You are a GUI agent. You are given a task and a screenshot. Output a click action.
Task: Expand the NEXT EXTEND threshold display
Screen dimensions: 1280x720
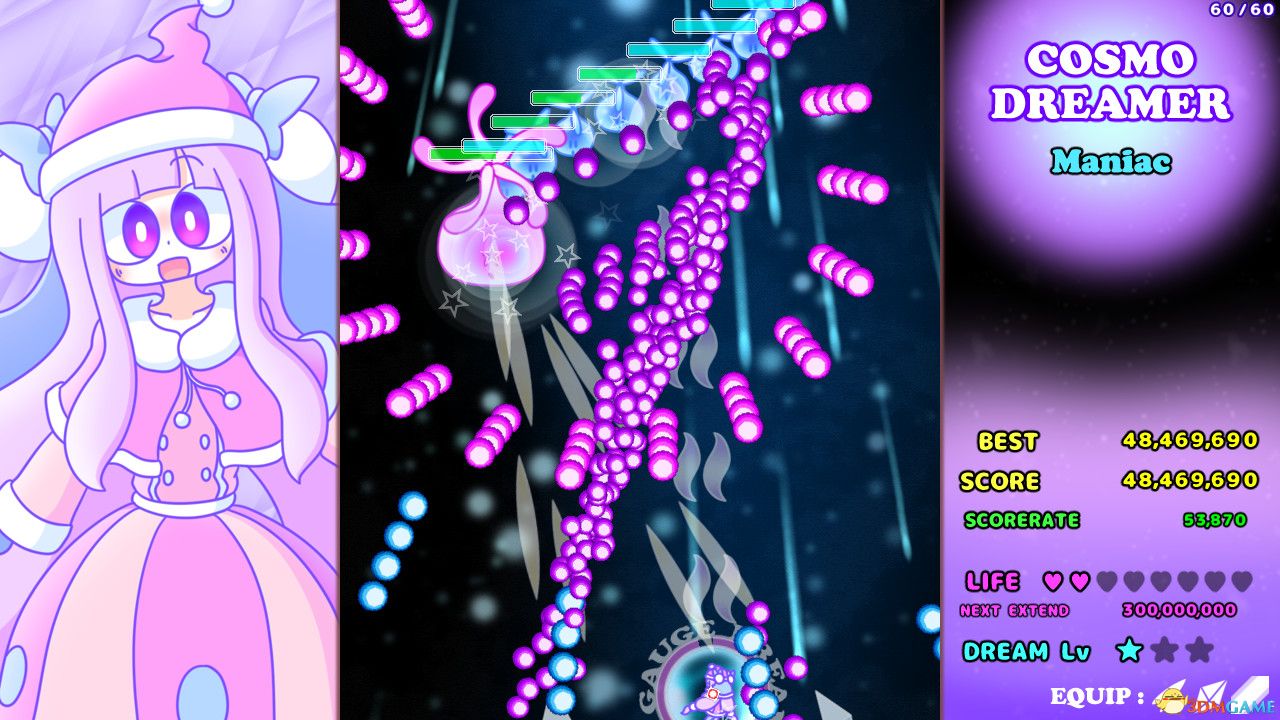coord(1018,609)
